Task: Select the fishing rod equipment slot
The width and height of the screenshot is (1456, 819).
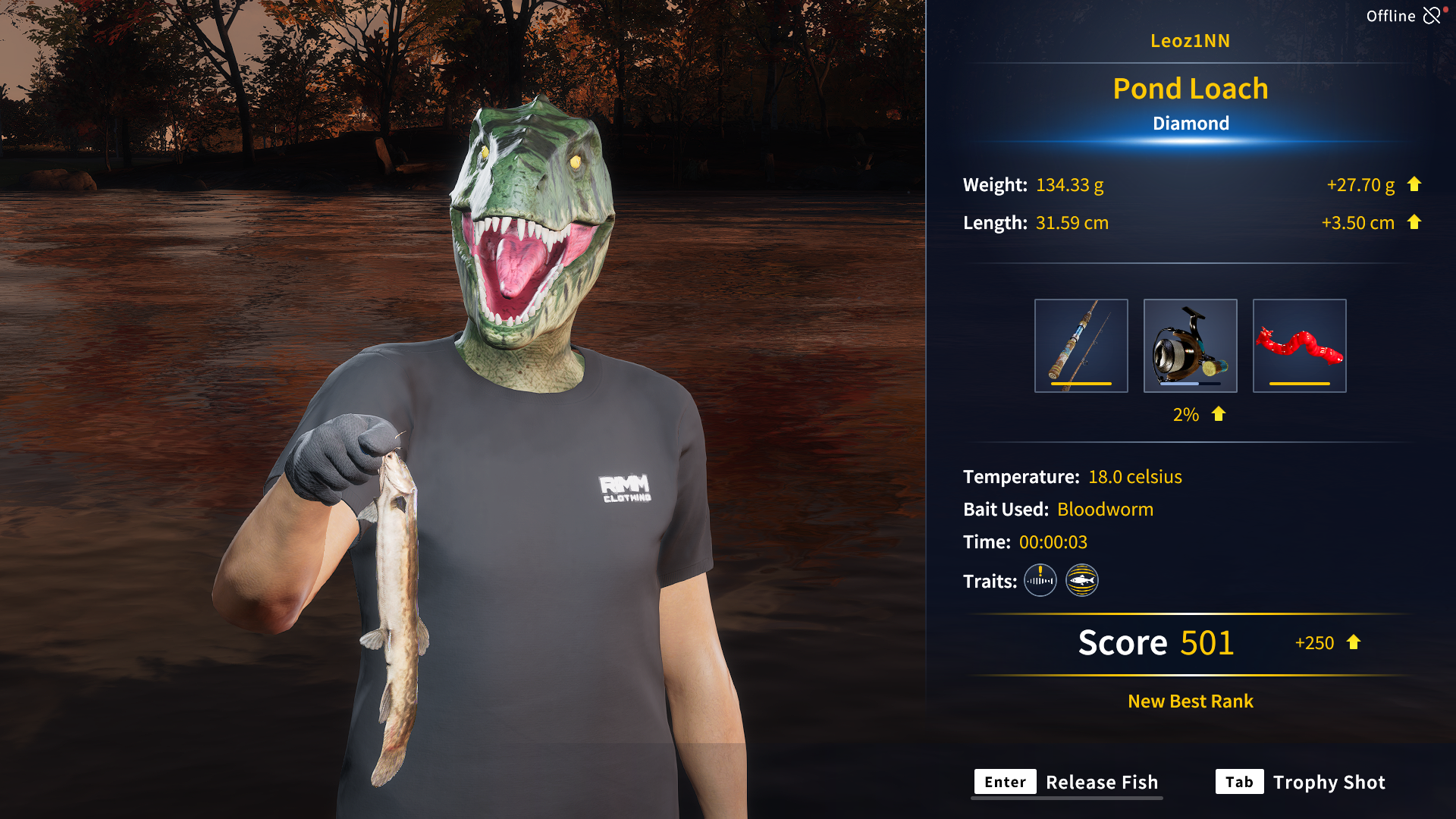Action: 1081,346
